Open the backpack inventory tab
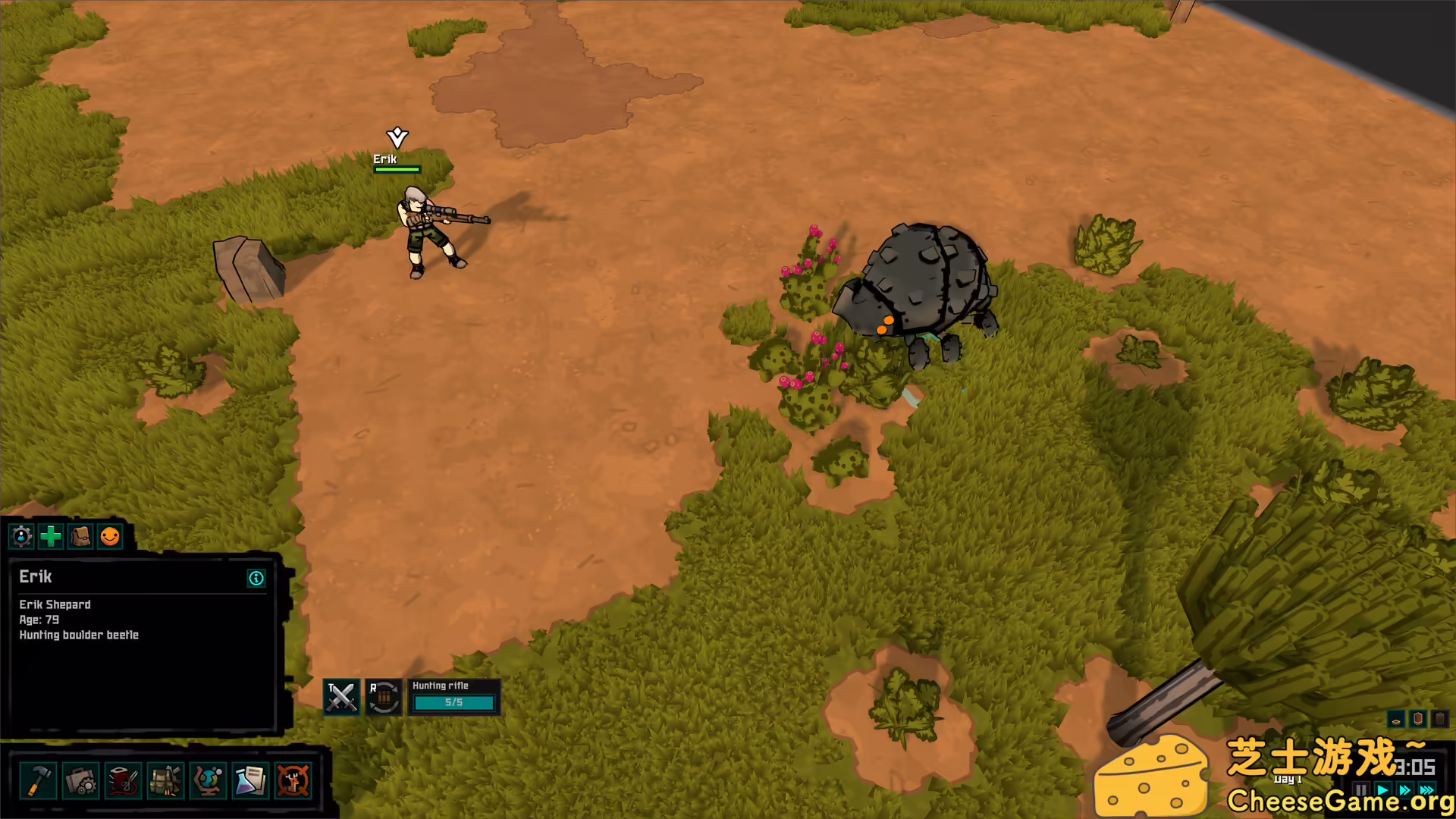 tap(80, 537)
